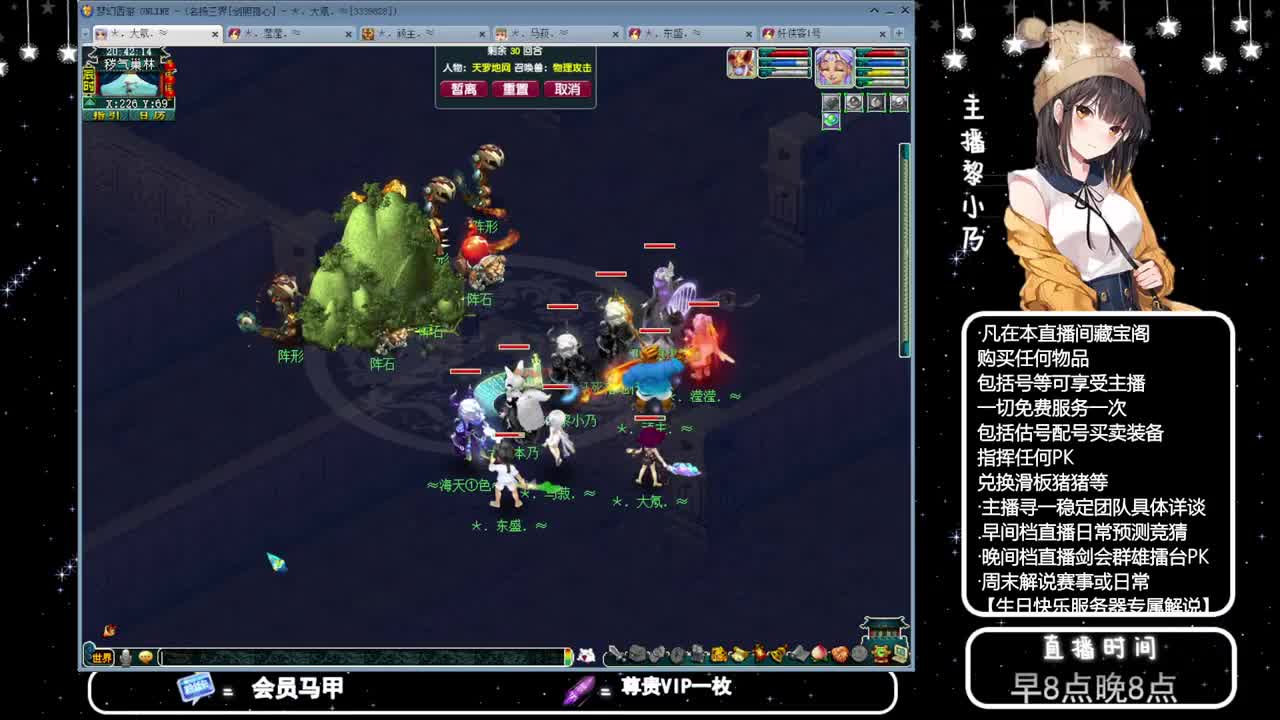This screenshot has width=1280, height=720.
Task: Toggle the microphone voice icon near the chat bar
Action: (127, 655)
